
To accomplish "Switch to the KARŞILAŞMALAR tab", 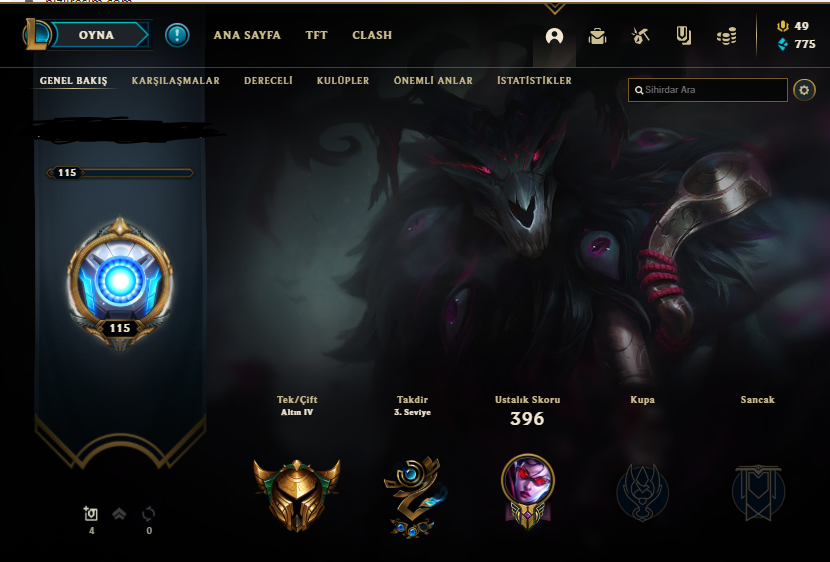I will click(175, 80).
